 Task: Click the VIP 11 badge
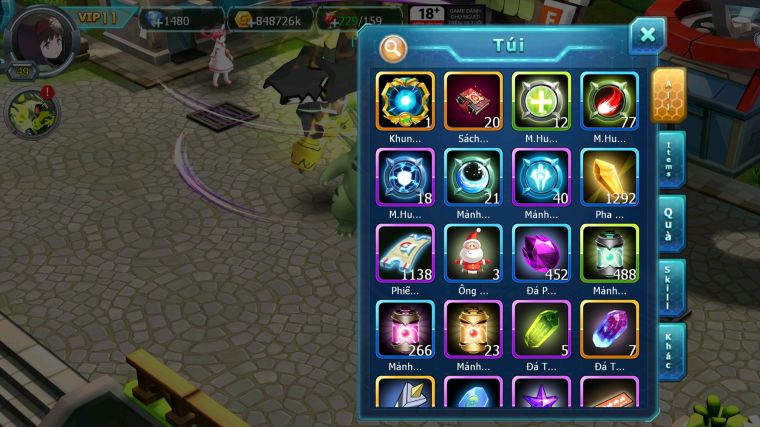(x=101, y=18)
